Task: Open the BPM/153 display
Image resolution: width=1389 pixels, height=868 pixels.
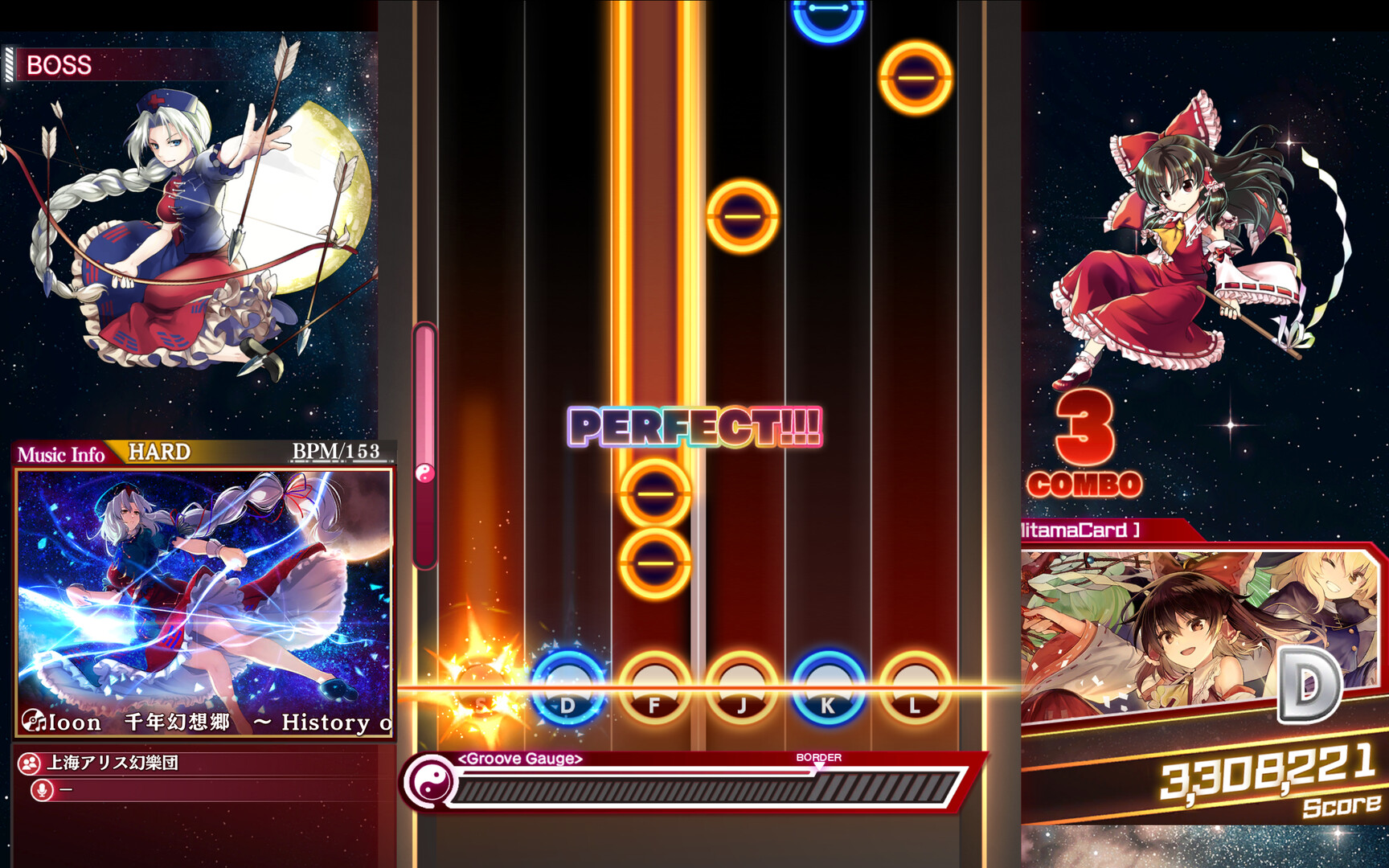Action: [x=336, y=452]
